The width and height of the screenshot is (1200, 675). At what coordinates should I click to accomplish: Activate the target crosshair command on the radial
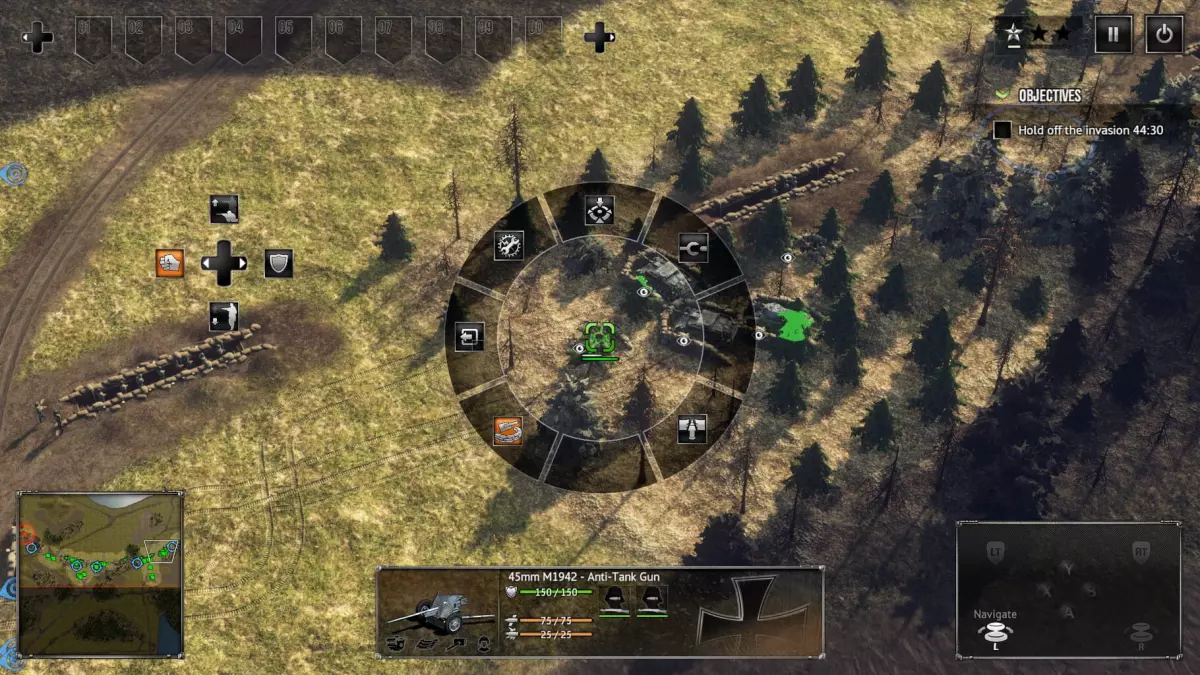click(599, 210)
